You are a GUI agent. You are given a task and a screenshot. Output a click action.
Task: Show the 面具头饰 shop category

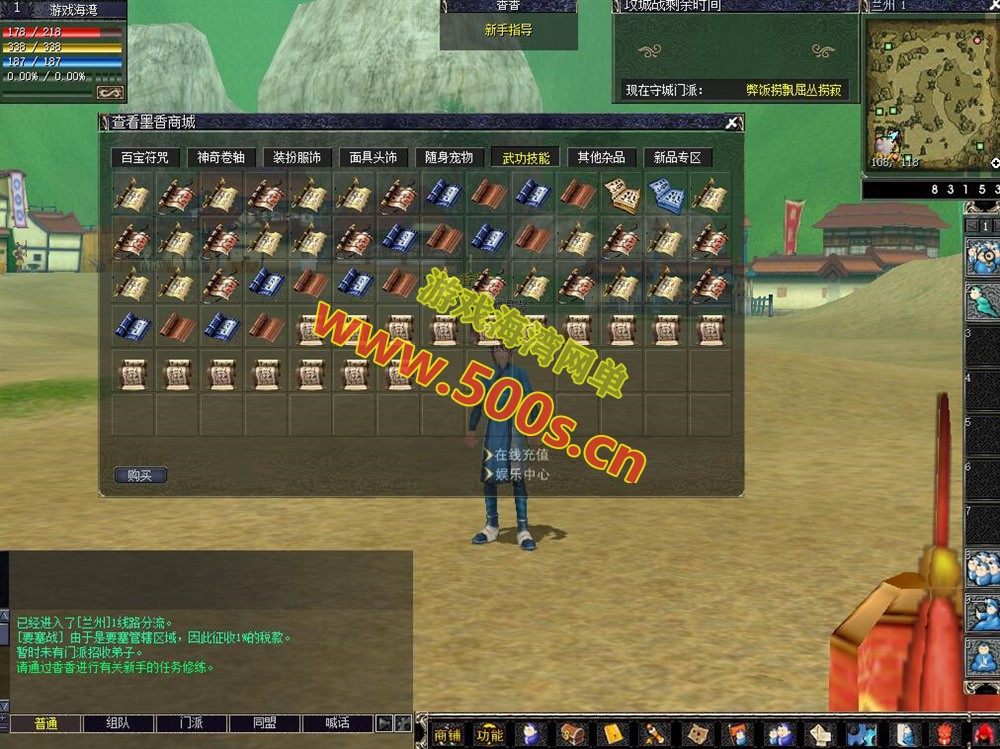point(373,157)
